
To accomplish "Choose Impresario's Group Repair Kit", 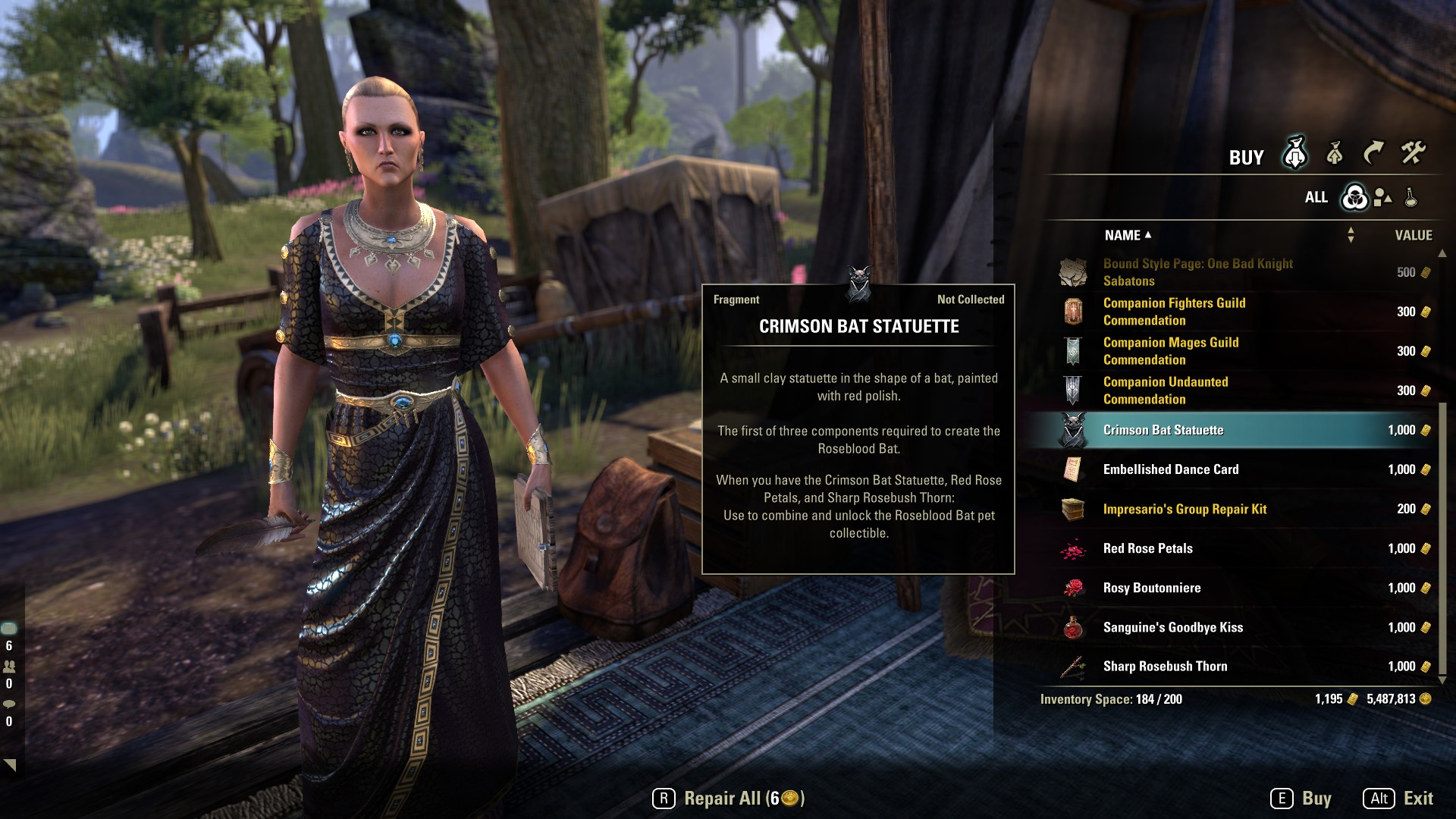I will (x=1185, y=509).
